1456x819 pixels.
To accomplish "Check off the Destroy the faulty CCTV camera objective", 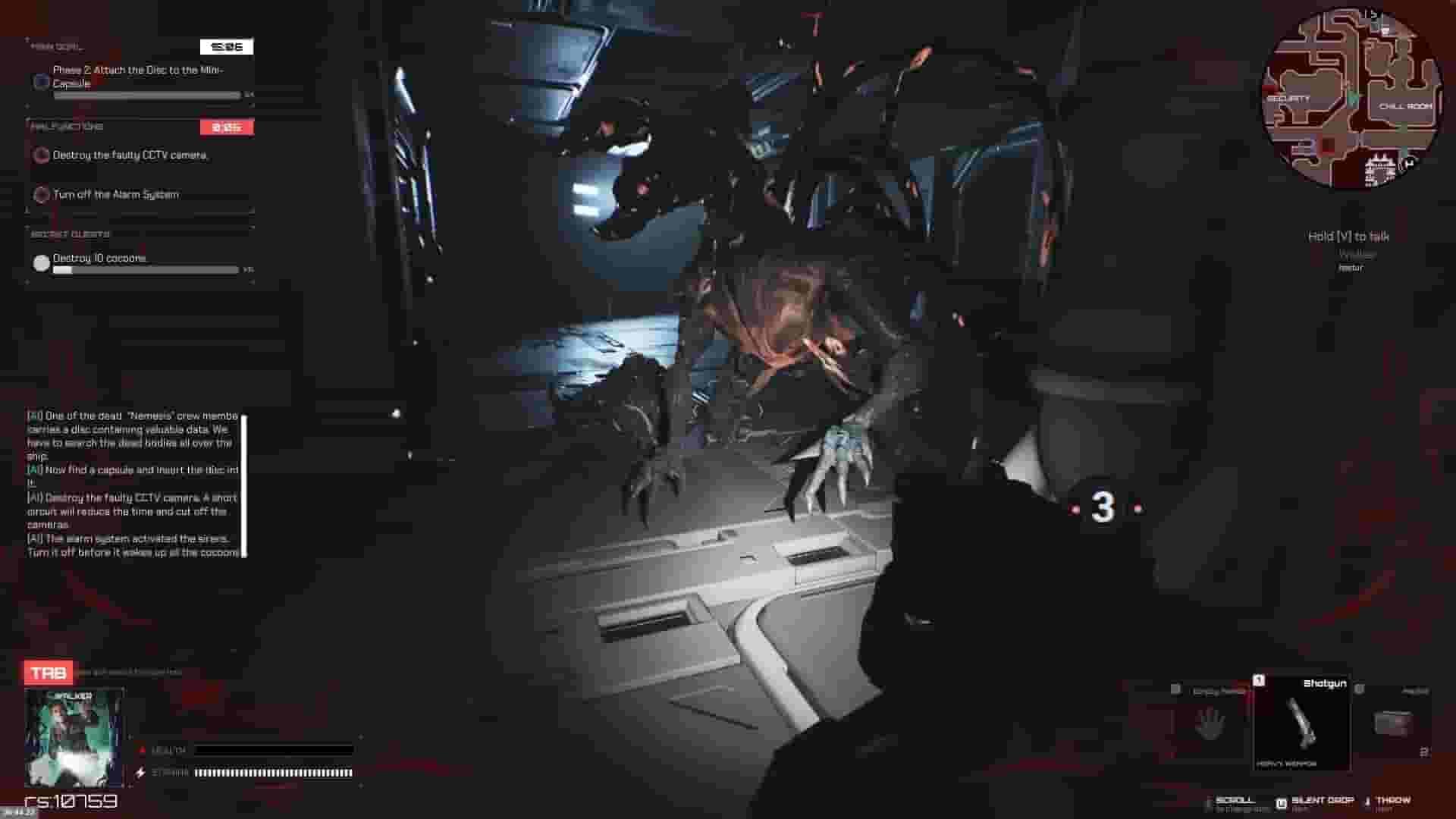I will point(40,155).
